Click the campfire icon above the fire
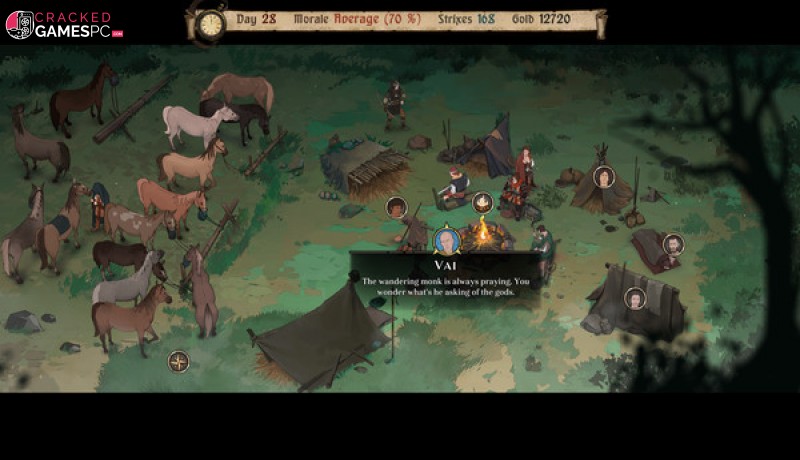Viewport: 800px width, 460px height. click(482, 203)
